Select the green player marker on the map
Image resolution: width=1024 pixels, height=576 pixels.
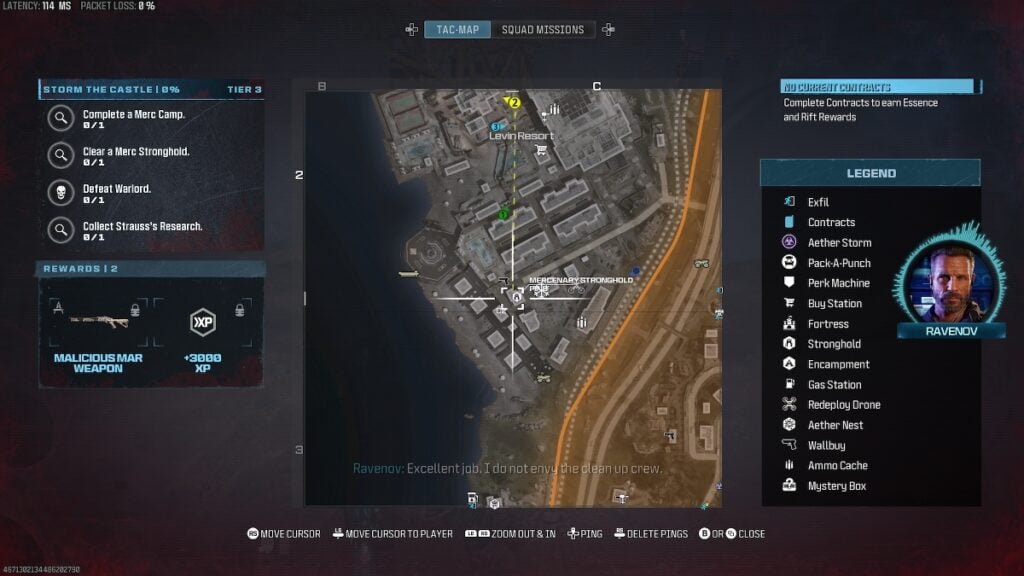pyautogui.click(x=504, y=212)
